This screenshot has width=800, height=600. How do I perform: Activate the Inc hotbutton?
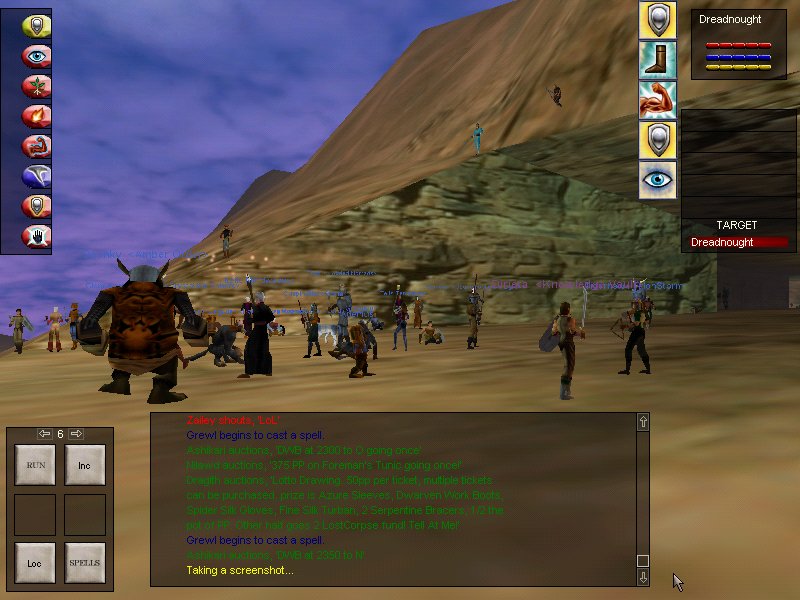pyautogui.click(x=85, y=465)
